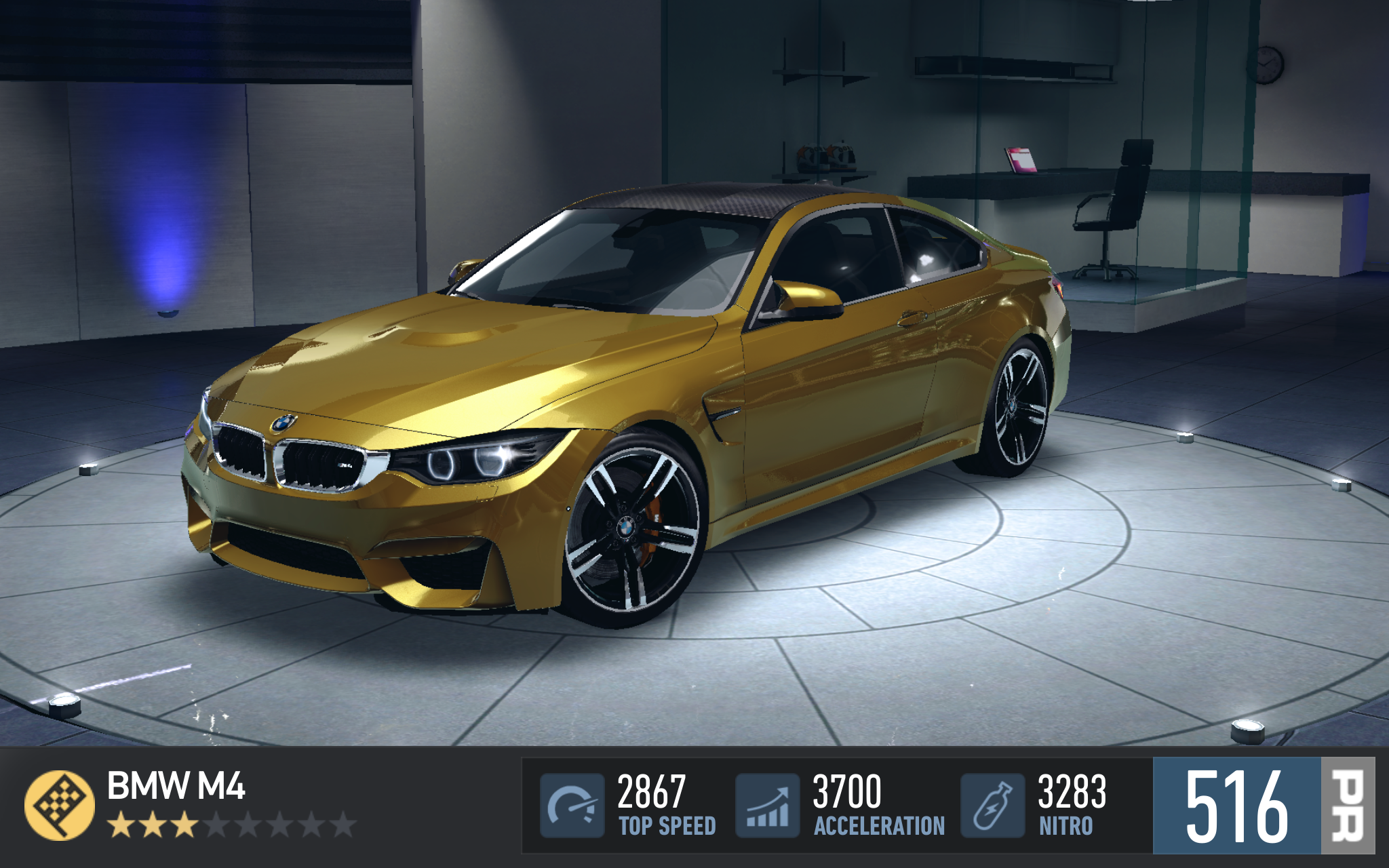The width and height of the screenshot is (1389, 868).
Task: Choose the Nitro bottle icon
Action: click(992, 806)
